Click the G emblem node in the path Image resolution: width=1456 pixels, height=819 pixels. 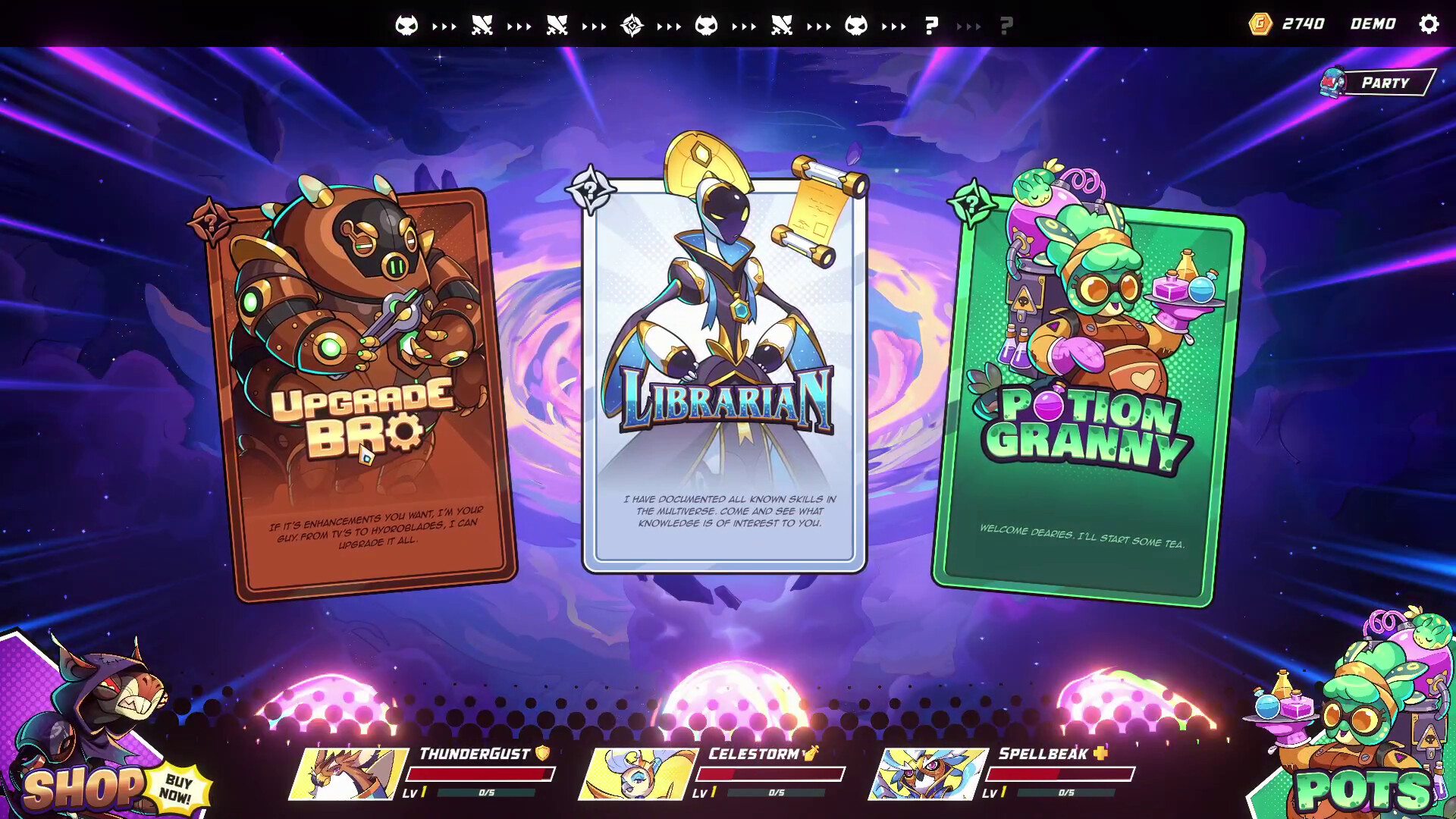632,24
